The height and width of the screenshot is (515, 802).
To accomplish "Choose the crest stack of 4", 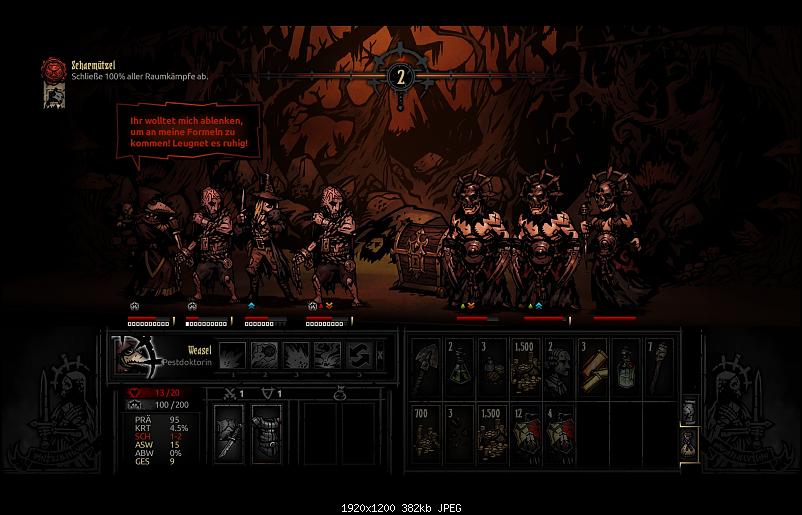I will click(x=558, y=431).
